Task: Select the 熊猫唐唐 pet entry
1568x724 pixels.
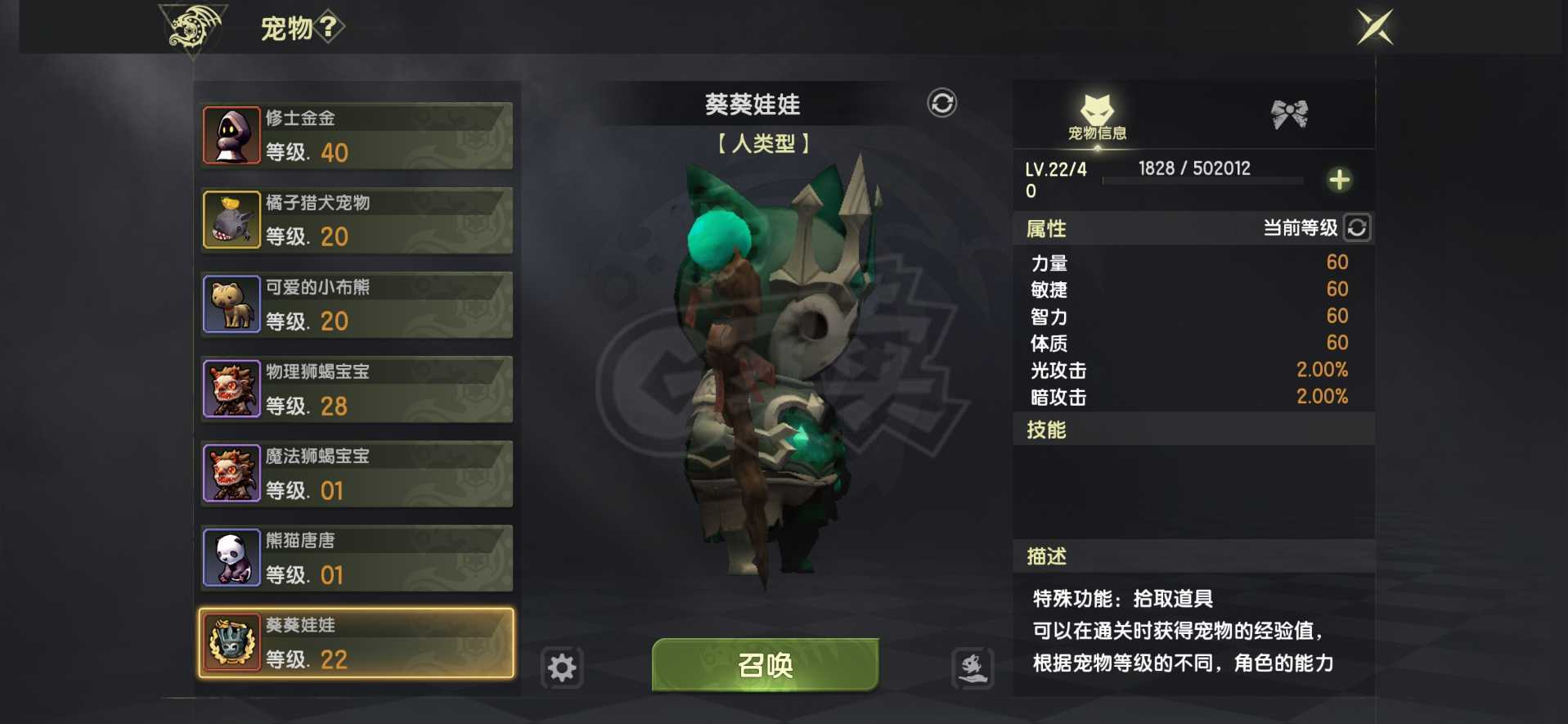Action: (x=355, y=558)
